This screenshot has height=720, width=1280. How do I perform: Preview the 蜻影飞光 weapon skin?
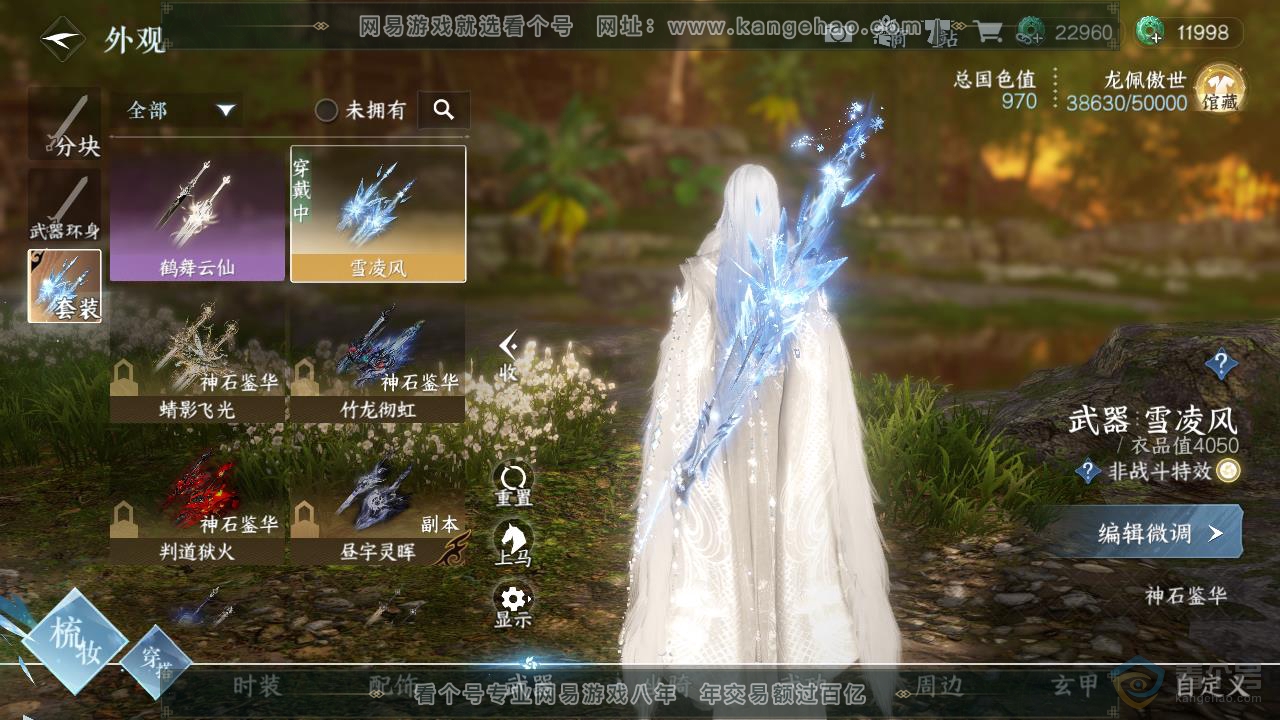(x=197, y=362)
